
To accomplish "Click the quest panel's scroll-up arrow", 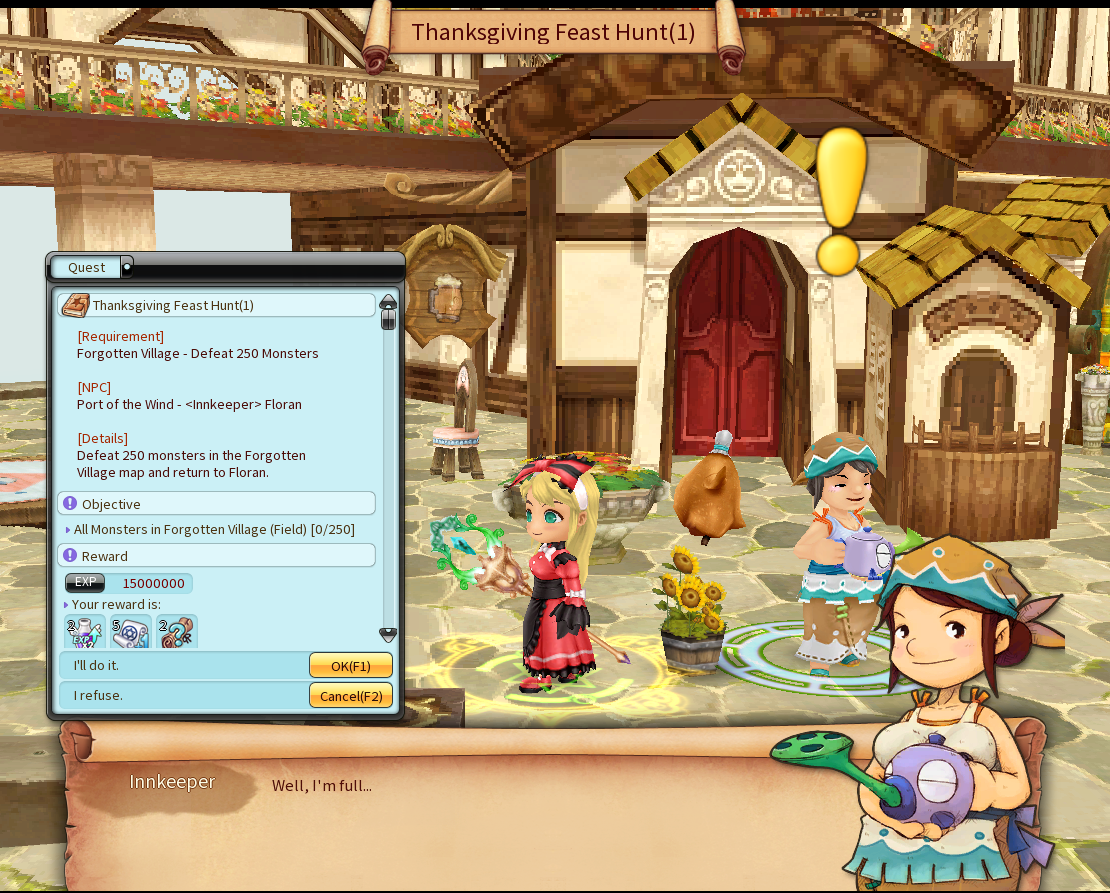I will pyautogui.click(x=388, y=302).
